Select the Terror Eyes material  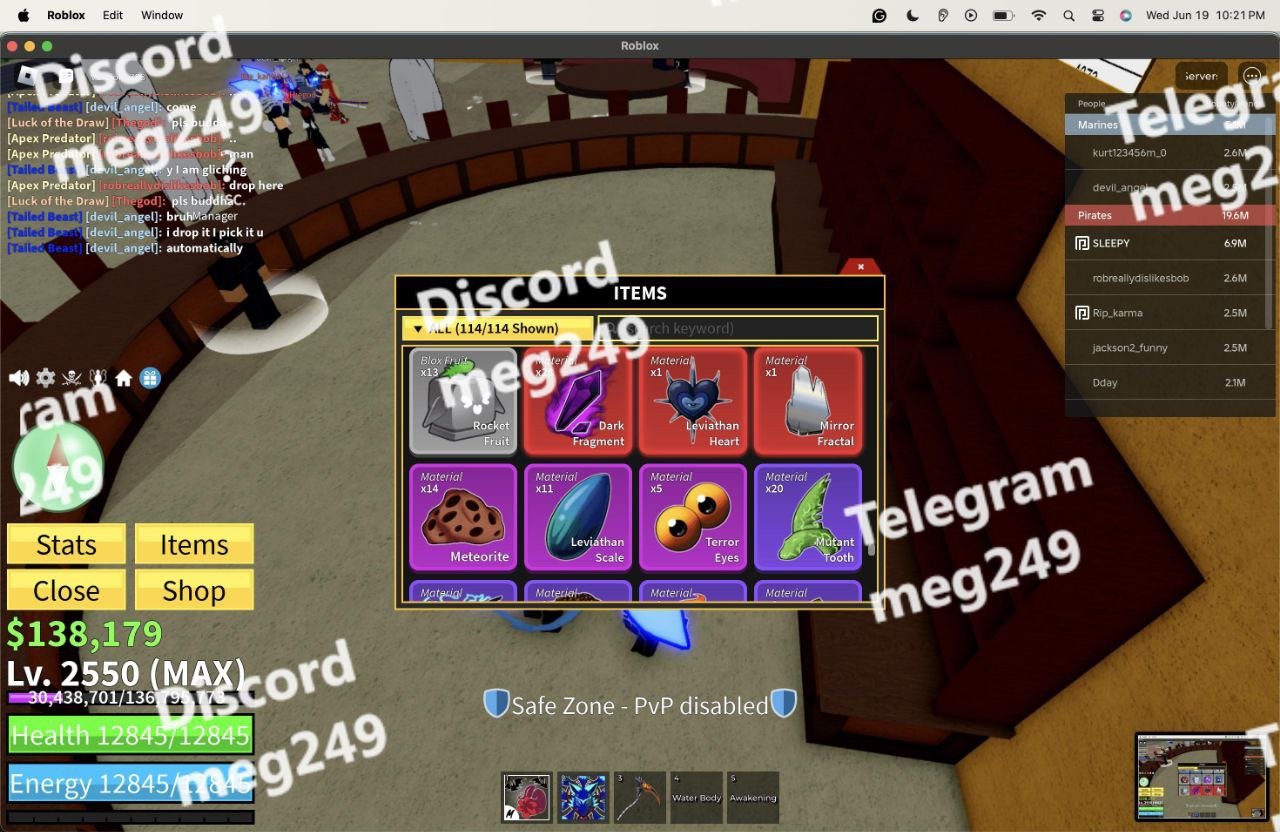tap(693, 517)
